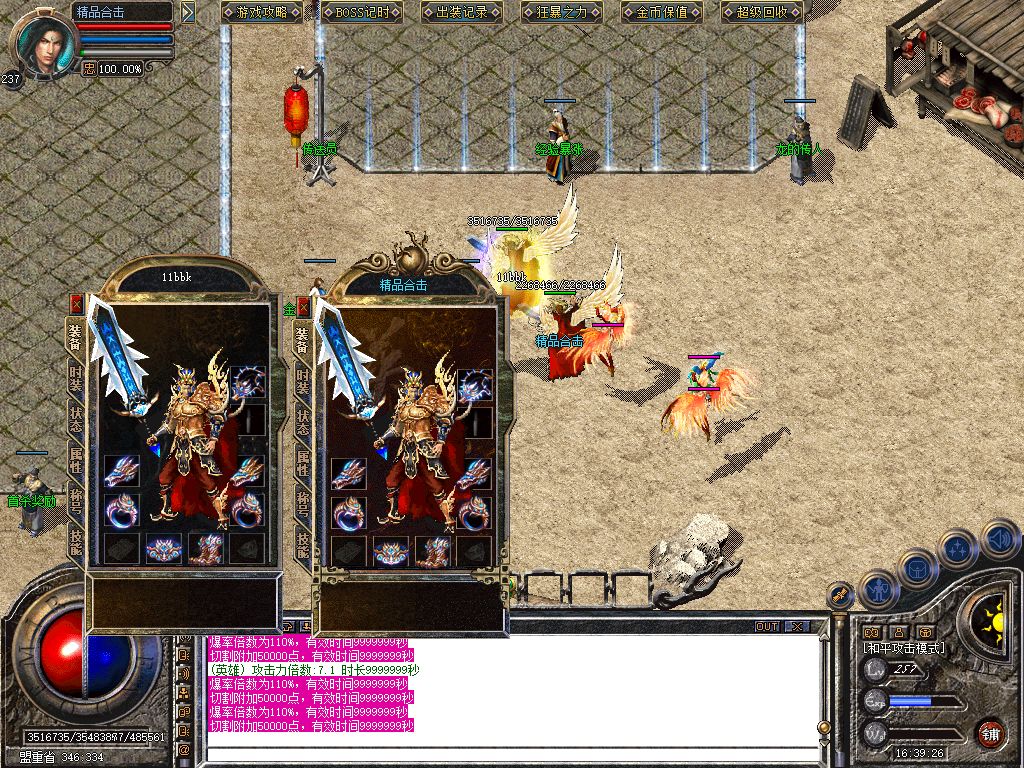Close the 11bbk character panel
Screen dimensions: 1024x768
click(76, 303)
